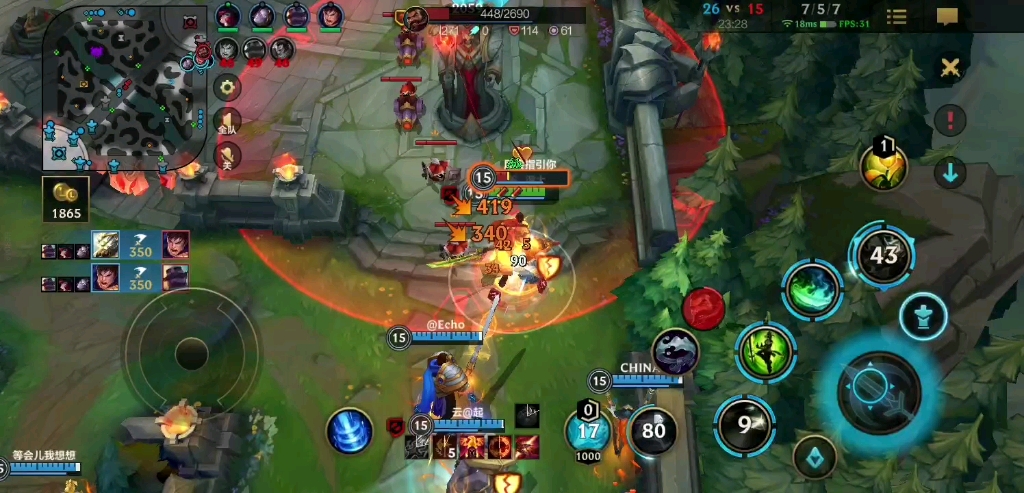
Task: Activate the ability on 9 second cooldown
Action: (x=744, y=424)
